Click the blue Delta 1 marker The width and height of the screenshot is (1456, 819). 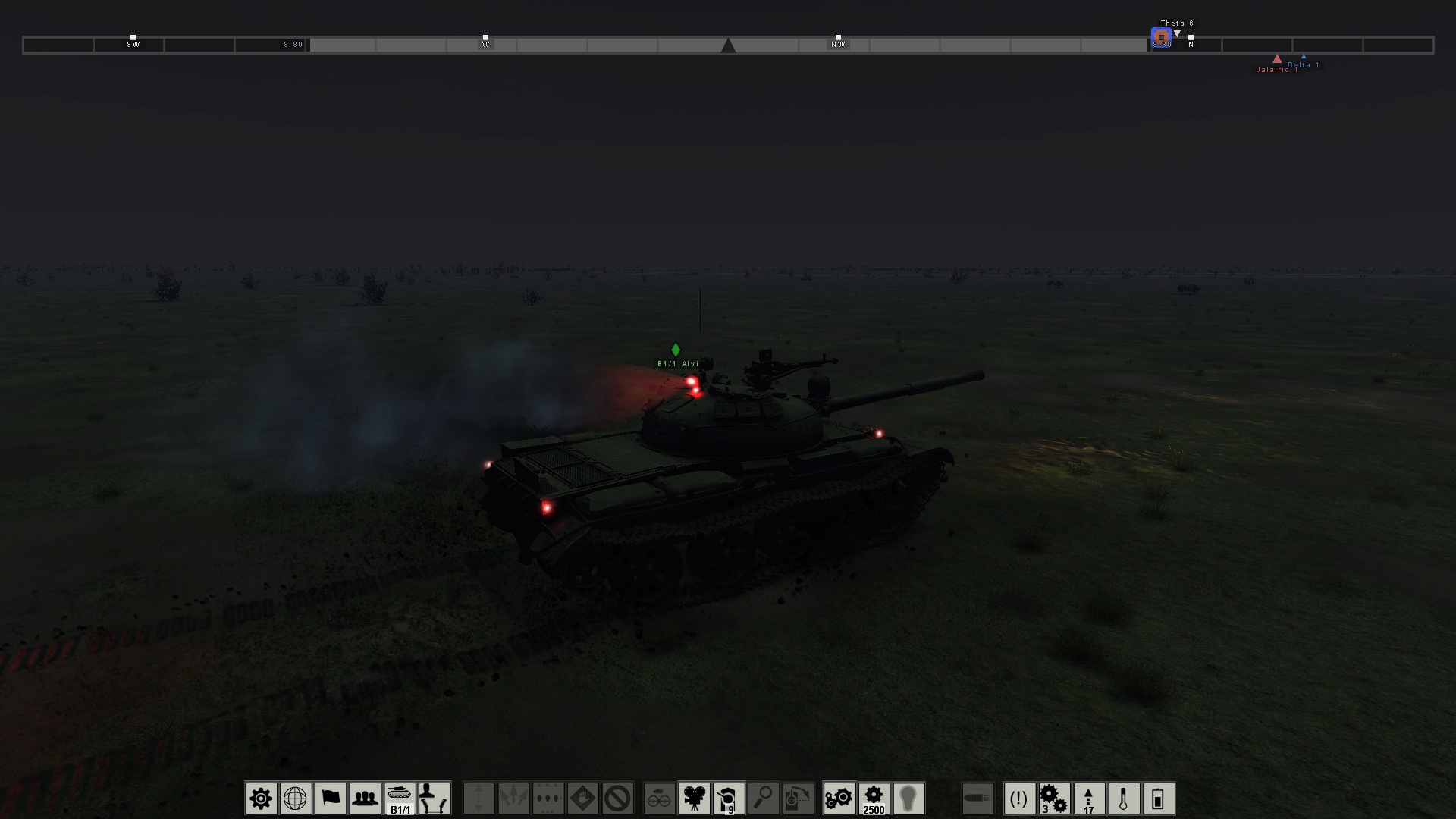pyautogui.click(x=1304, y=58)
